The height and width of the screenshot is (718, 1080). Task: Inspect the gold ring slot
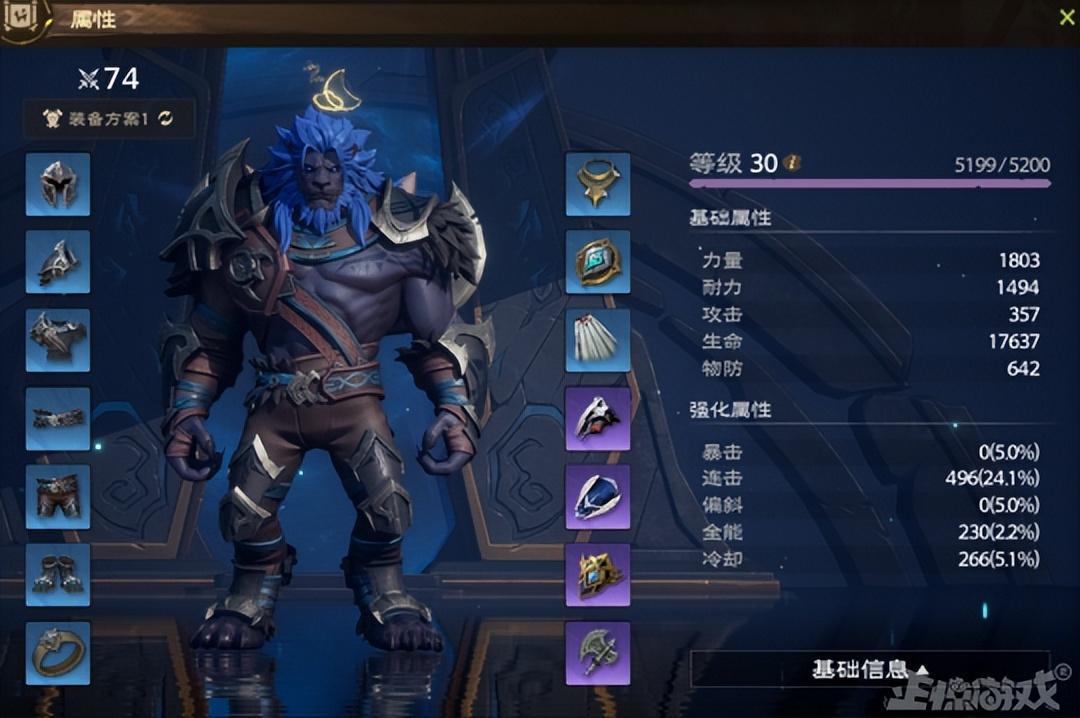pos(58,652)
